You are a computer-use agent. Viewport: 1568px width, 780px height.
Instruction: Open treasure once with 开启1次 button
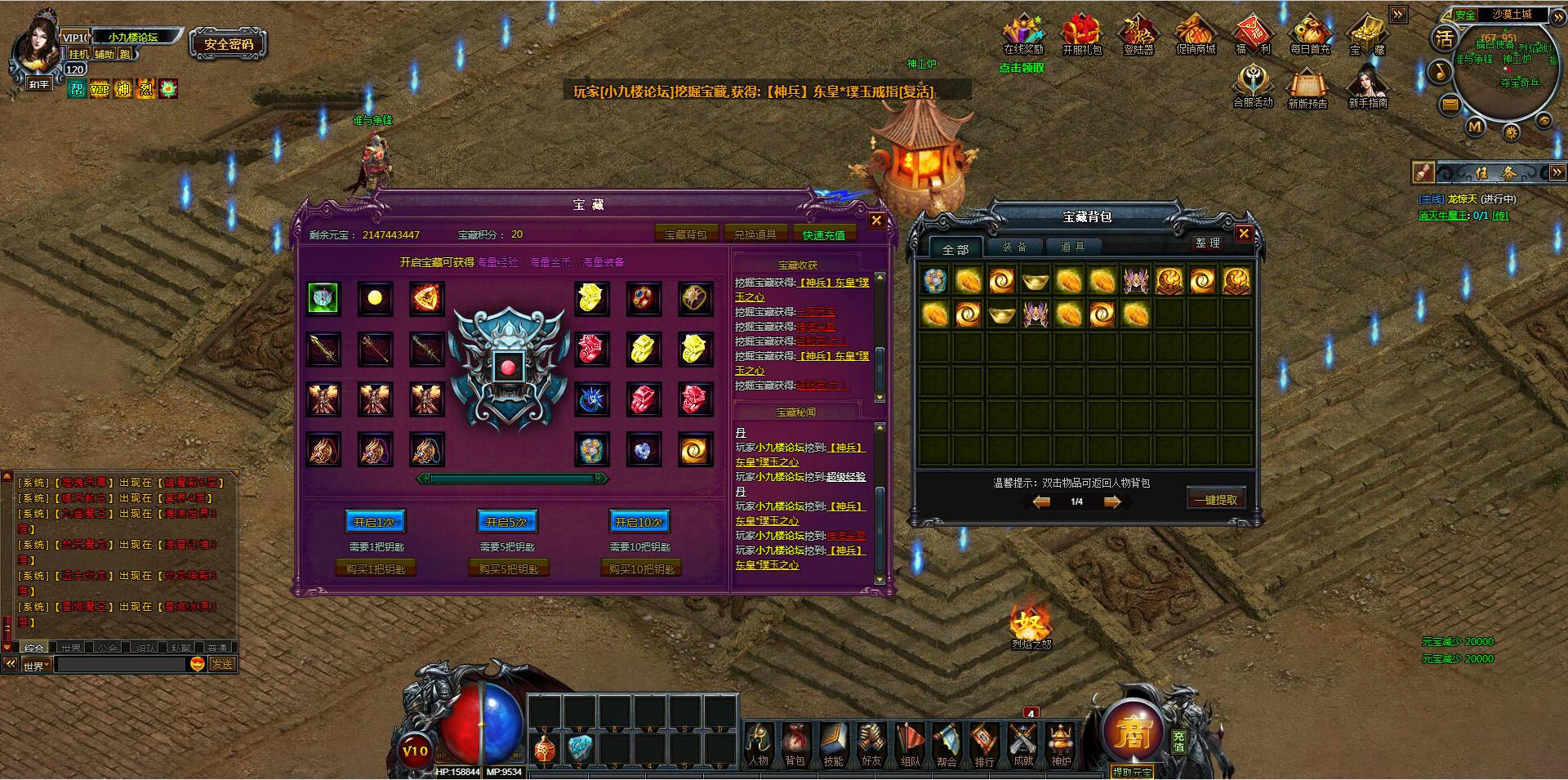pyautogui.click(x=375, y=522)
